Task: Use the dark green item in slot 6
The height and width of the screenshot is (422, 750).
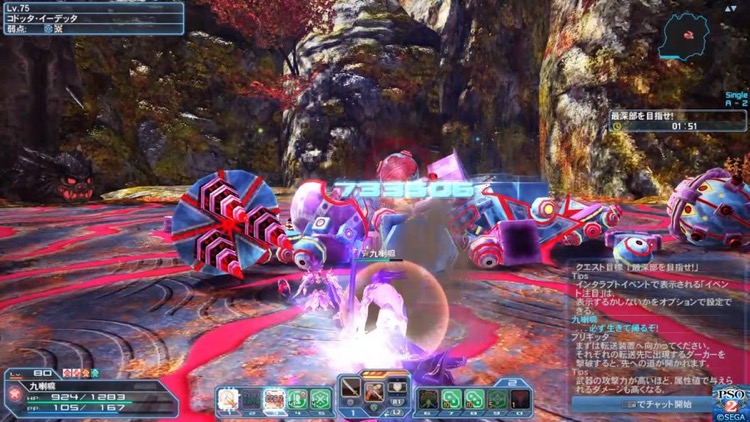Action: 428,398
